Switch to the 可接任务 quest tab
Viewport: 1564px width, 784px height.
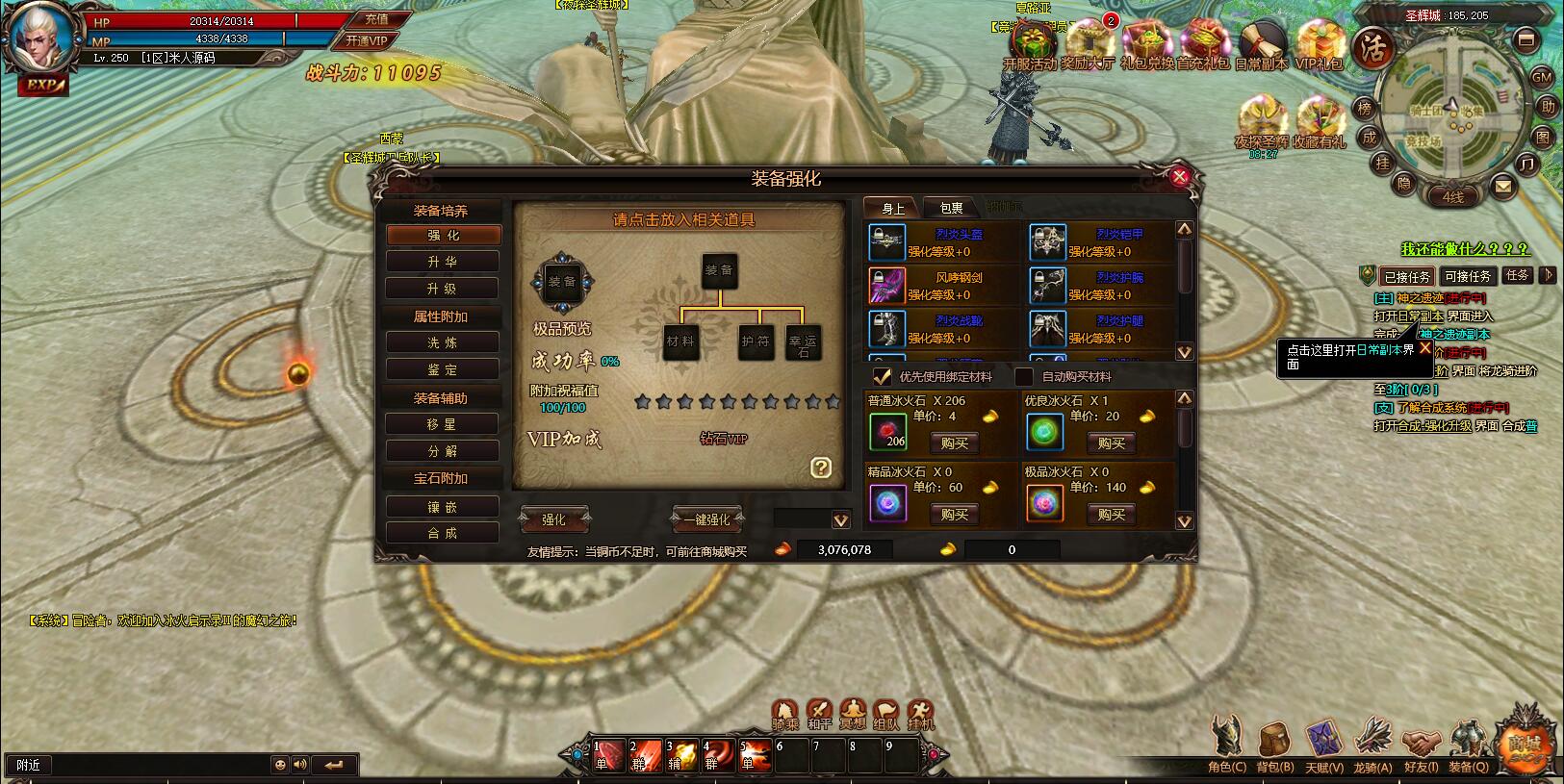point(1468,276)
